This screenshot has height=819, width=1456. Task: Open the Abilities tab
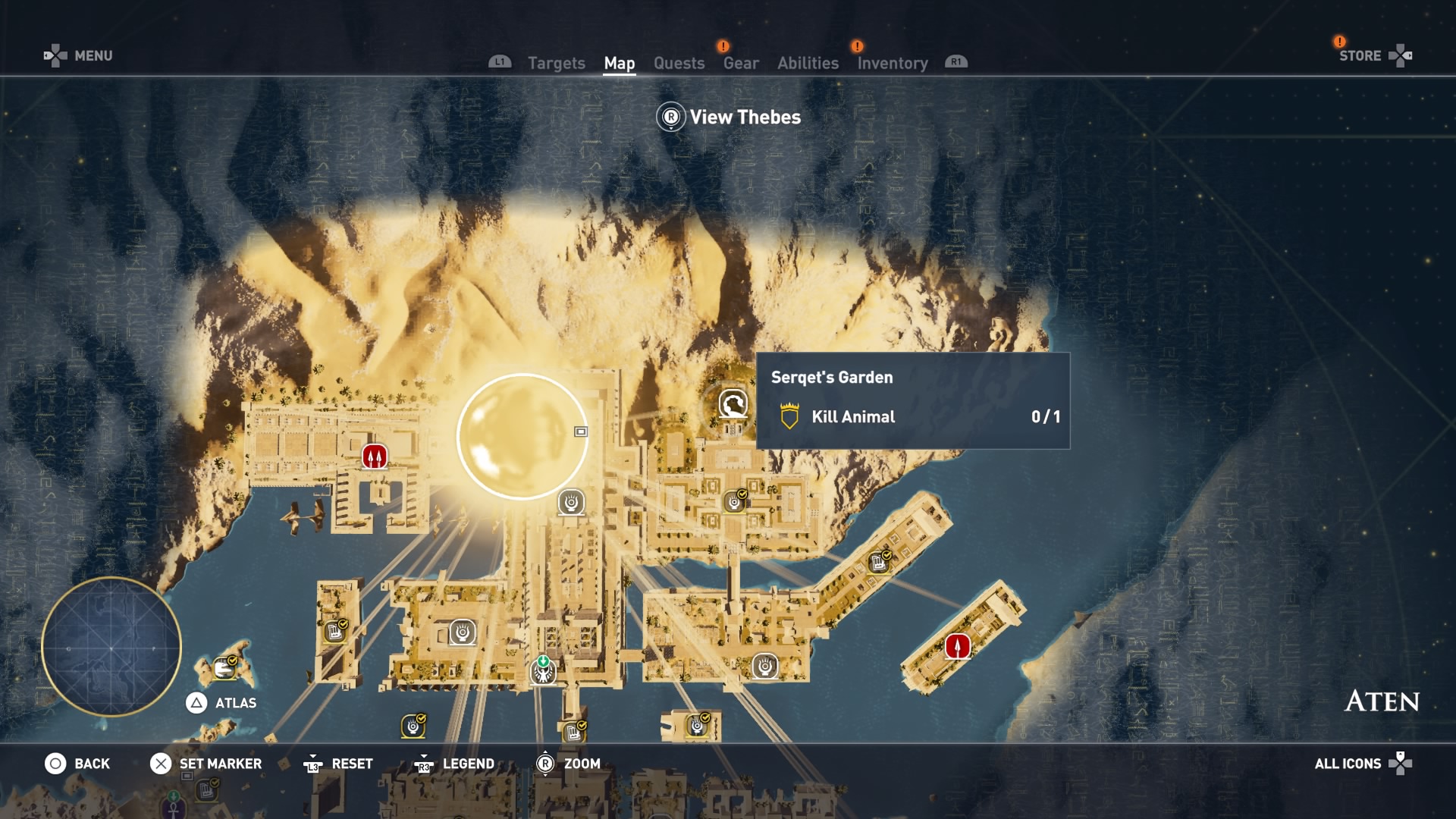click(808, 64)
